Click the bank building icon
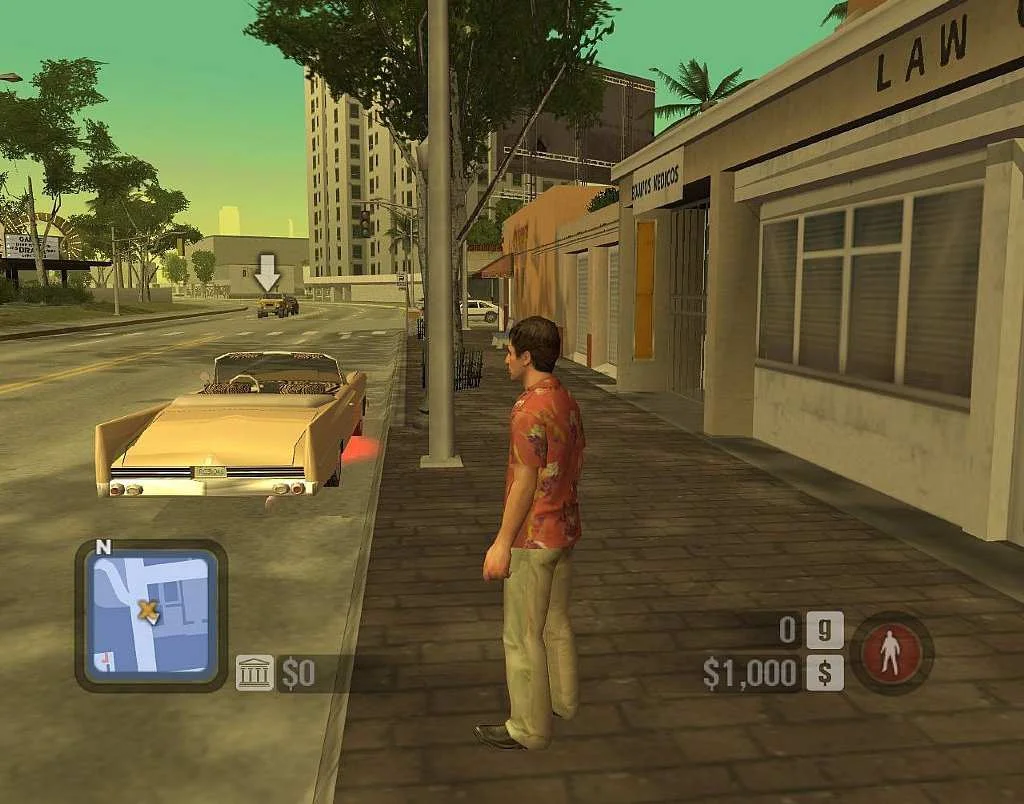The width and height of the screenshot is (1024, 804). pos(254,673)
